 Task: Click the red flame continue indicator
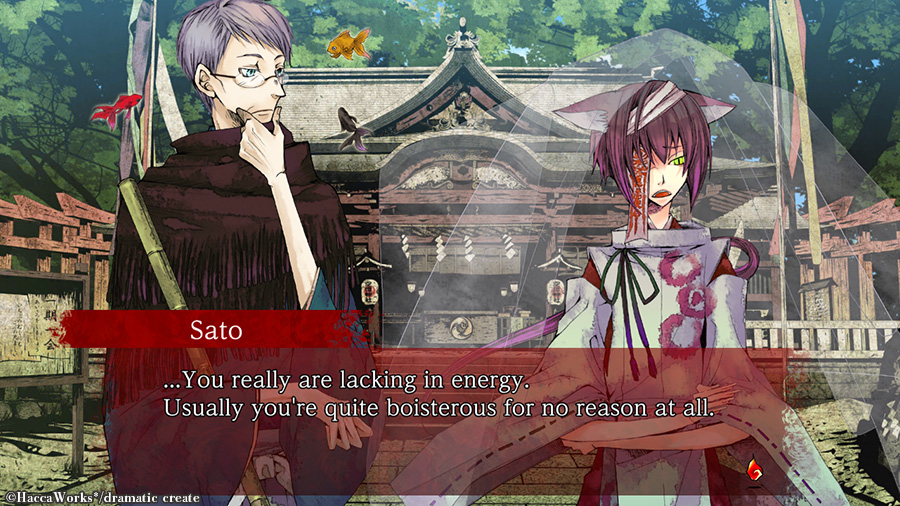coord(755,465)
